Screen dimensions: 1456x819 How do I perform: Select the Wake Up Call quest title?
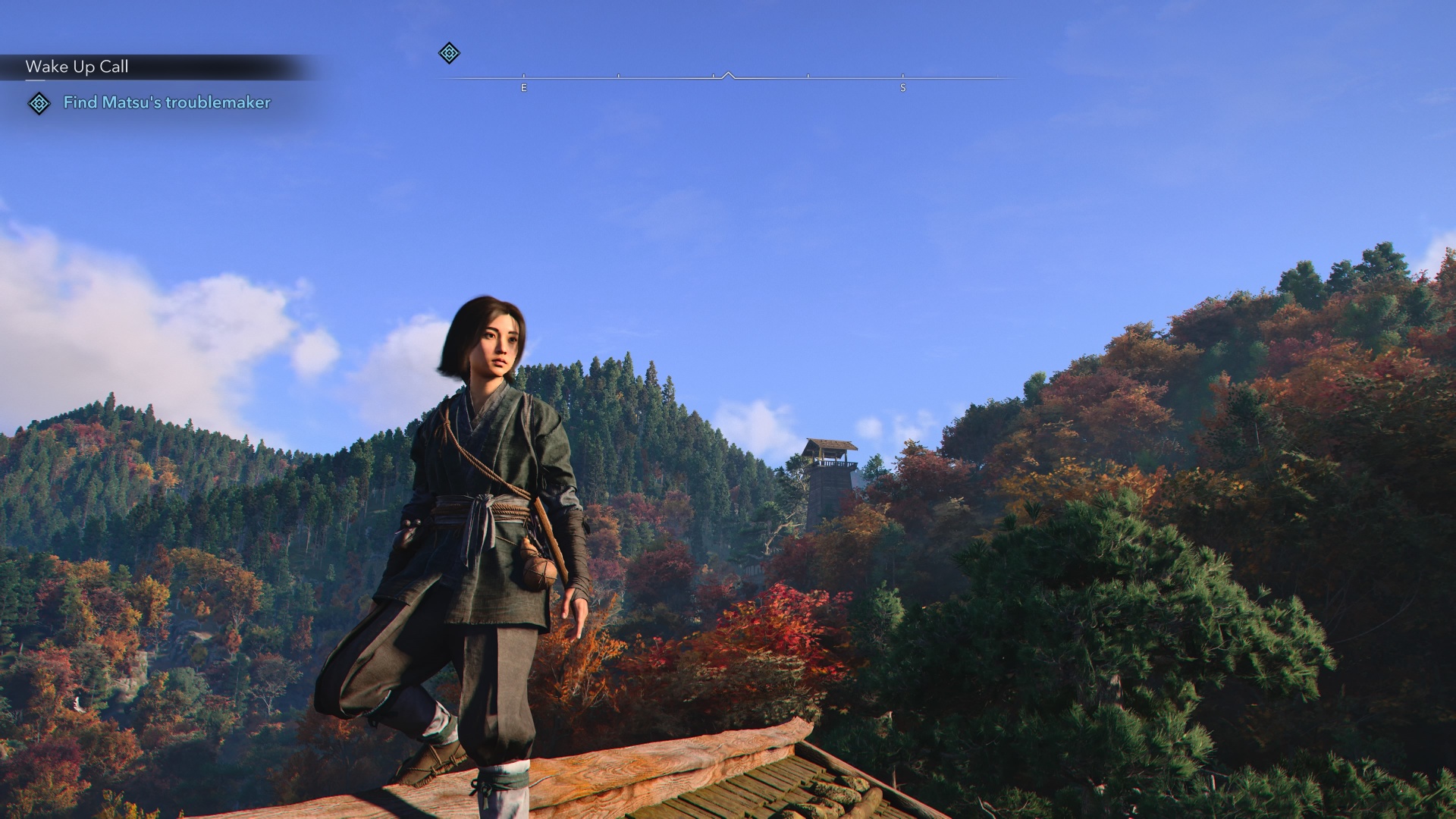click(77, 67)
